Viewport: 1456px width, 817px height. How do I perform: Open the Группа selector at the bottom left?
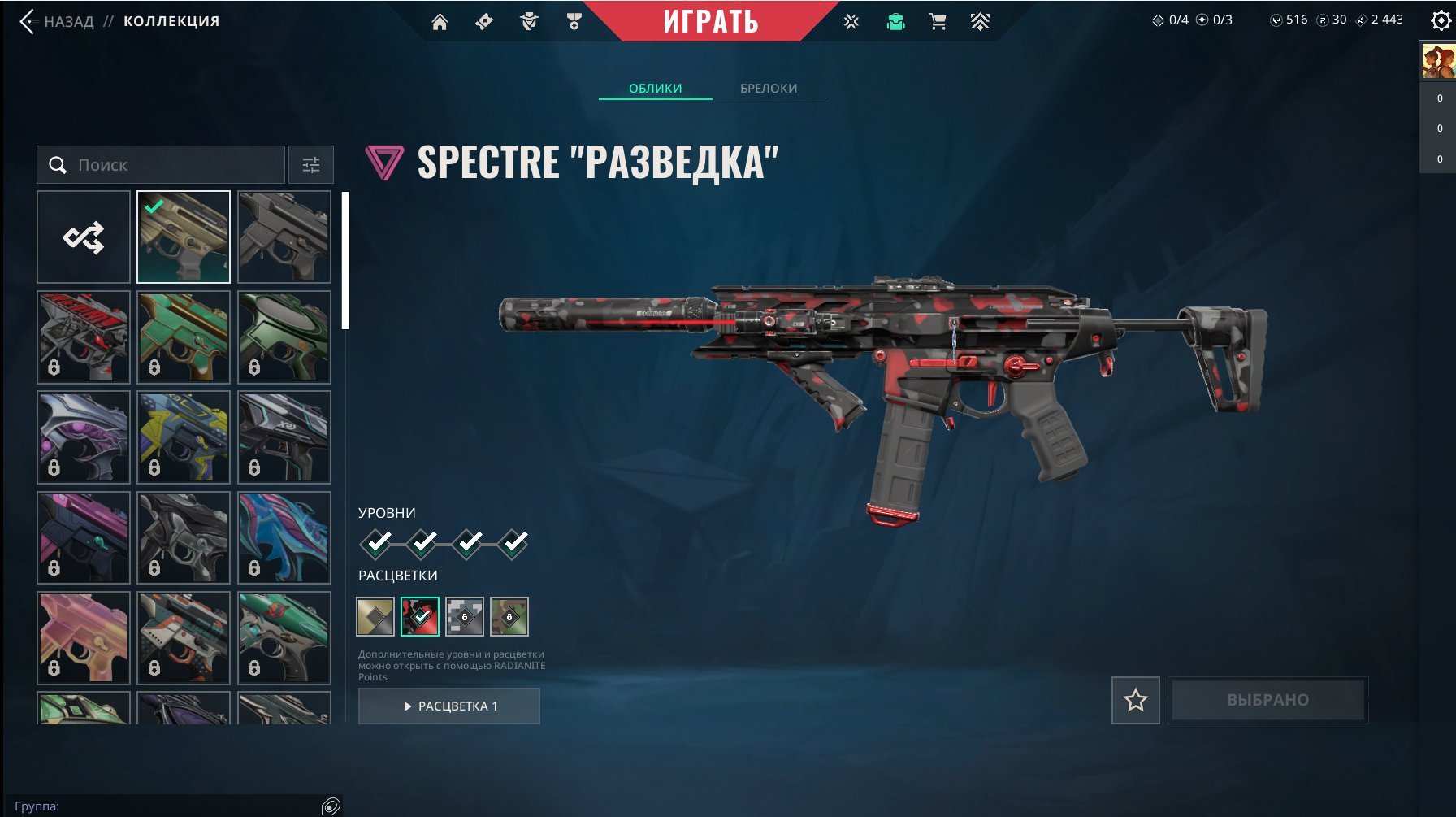174,807
